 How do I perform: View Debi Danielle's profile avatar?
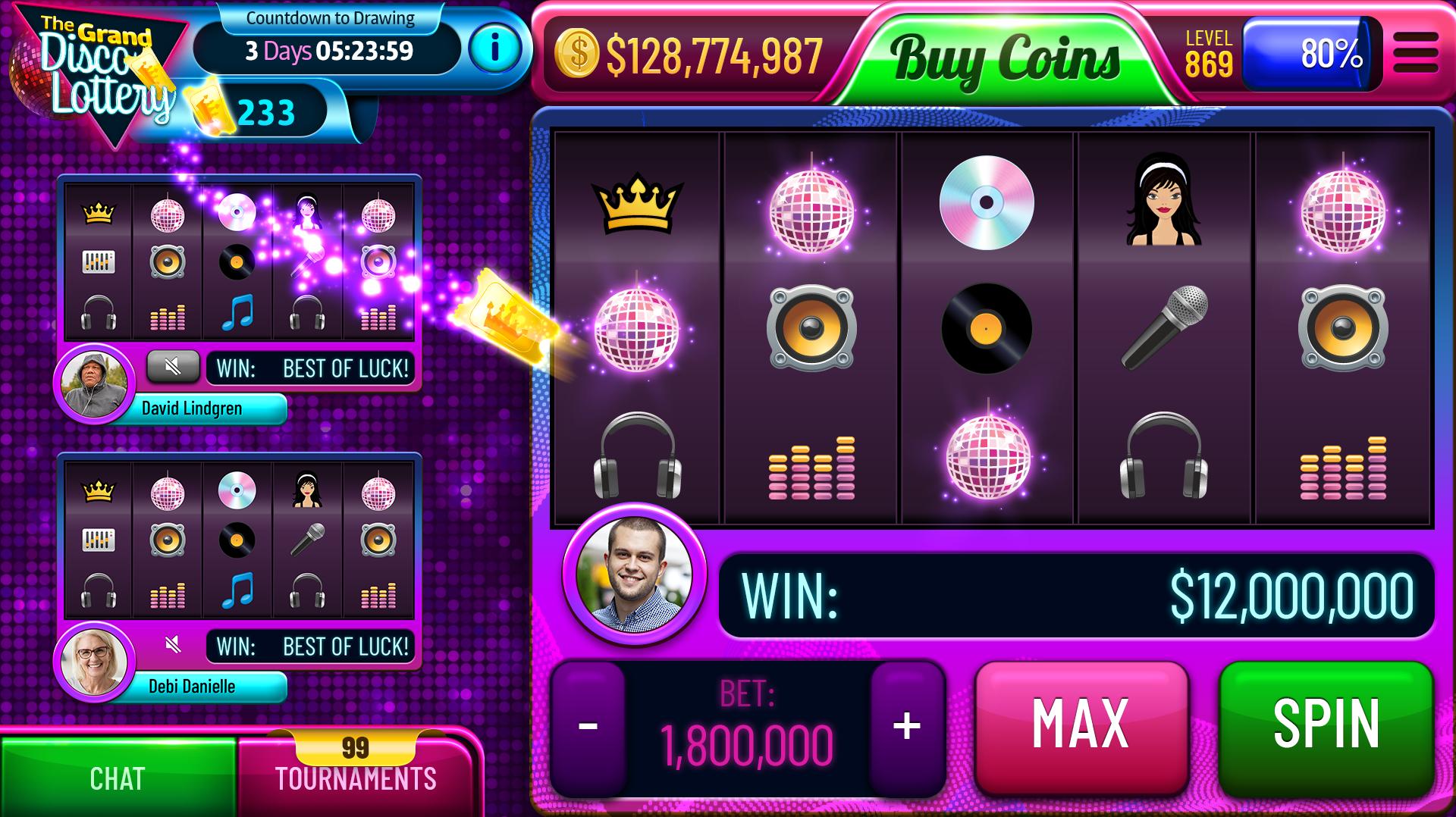(94, 661)
